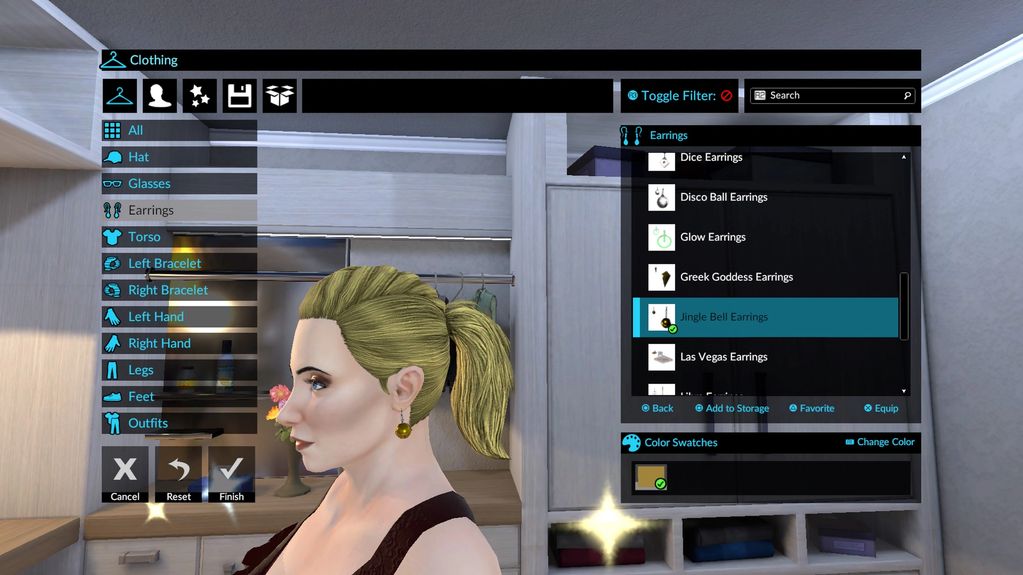Viewport: 1023px width, 575px height.
Task: Open the Glasses category
Action: (x=178, y=184)
